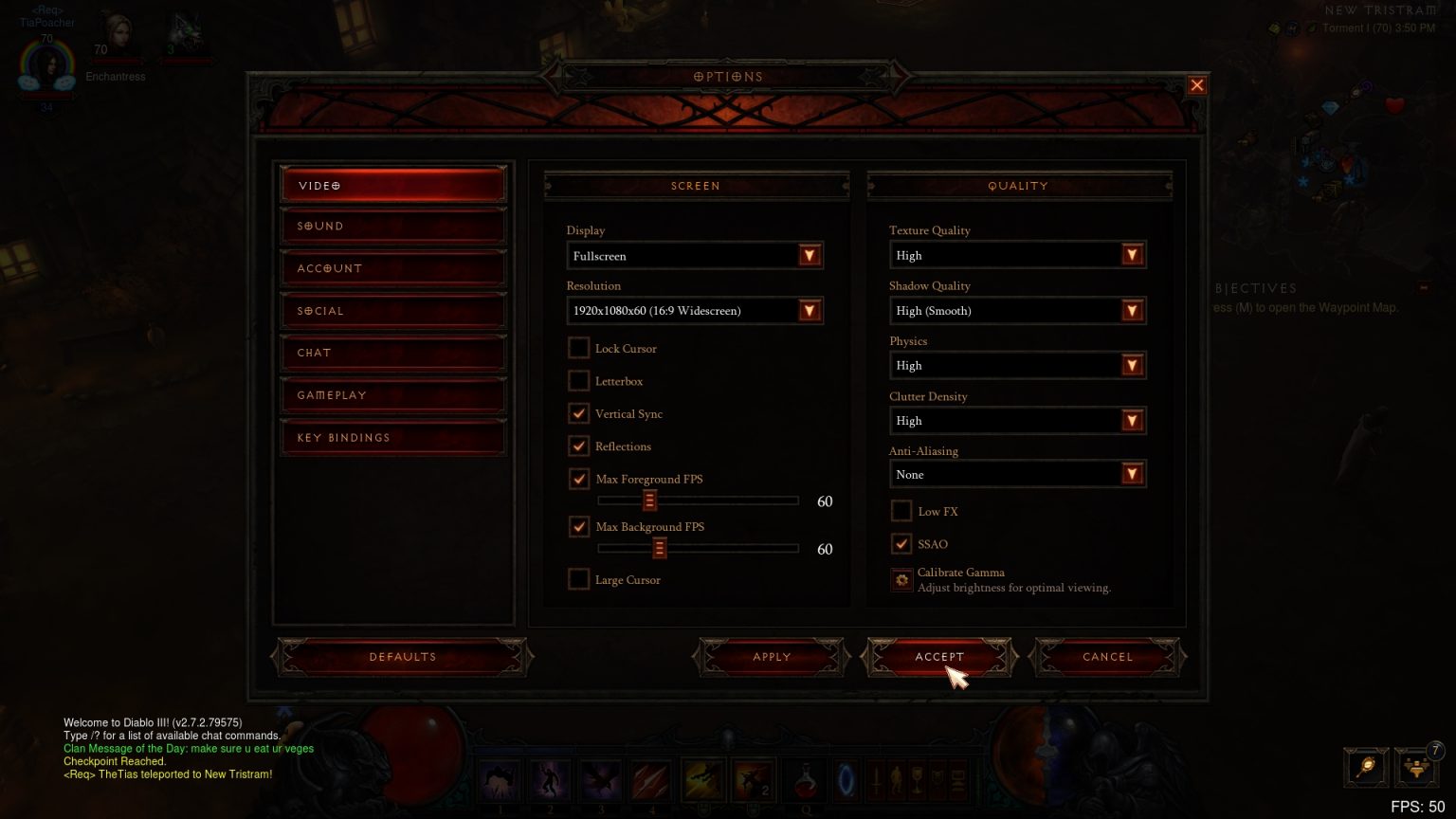Click the DEFAULTS button
1456x819 pixels.
(402, 656)
